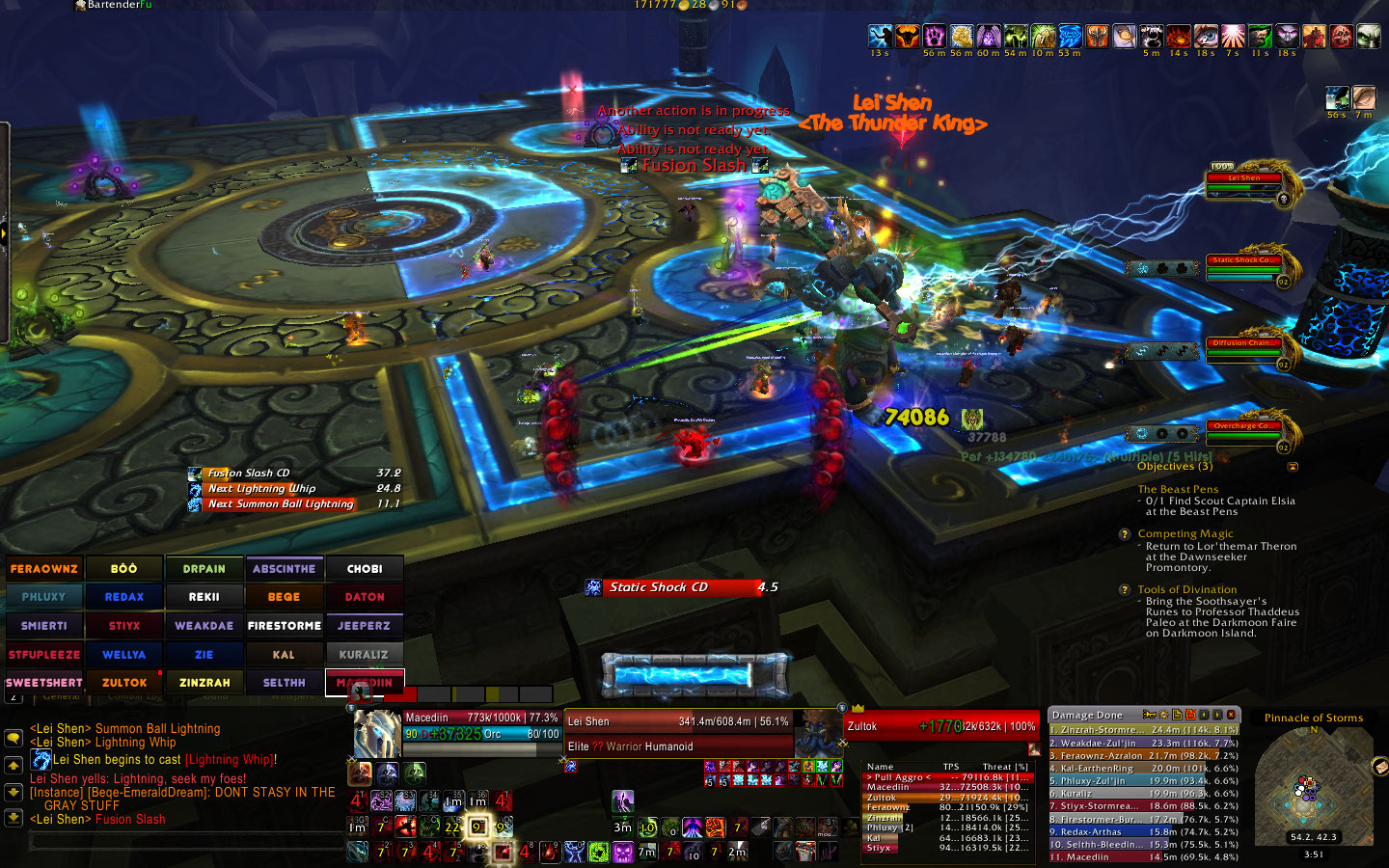The image size is (1389, 868).
Task: Collapse the Objectives tracker header
Action: pos(1293,467)
